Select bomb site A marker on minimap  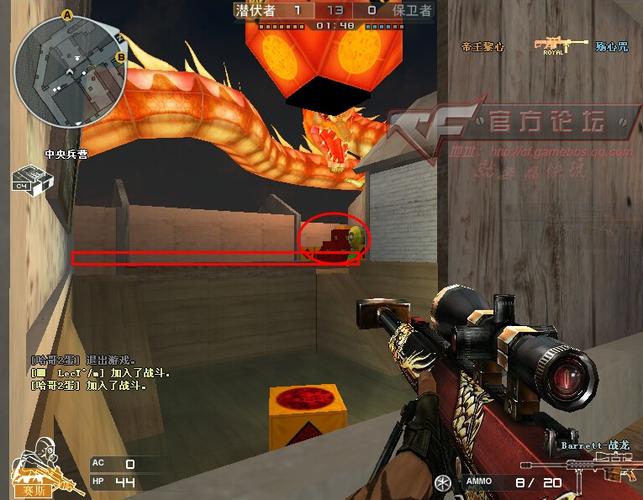[68, 15]
